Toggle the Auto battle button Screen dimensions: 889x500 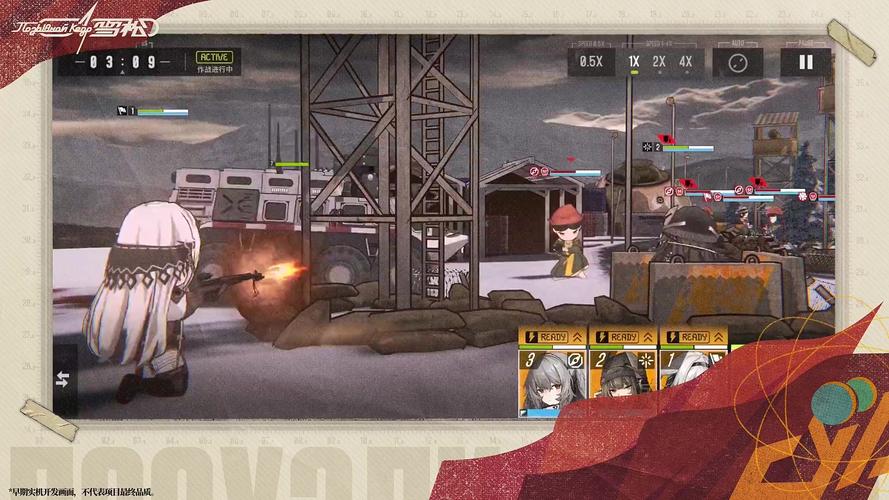(738, 62)
